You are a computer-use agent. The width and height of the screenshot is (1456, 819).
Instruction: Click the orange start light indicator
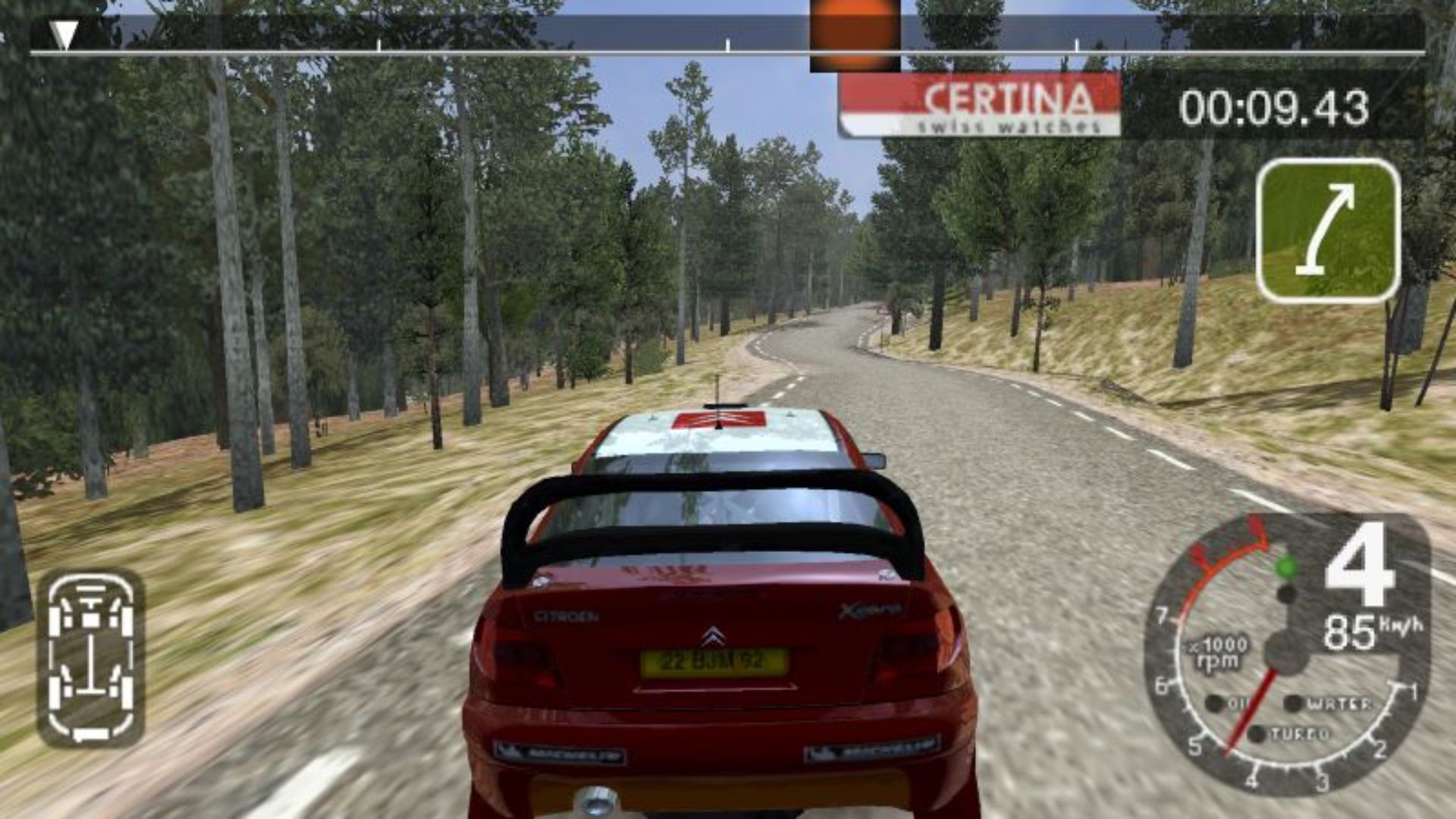point(855,34)
